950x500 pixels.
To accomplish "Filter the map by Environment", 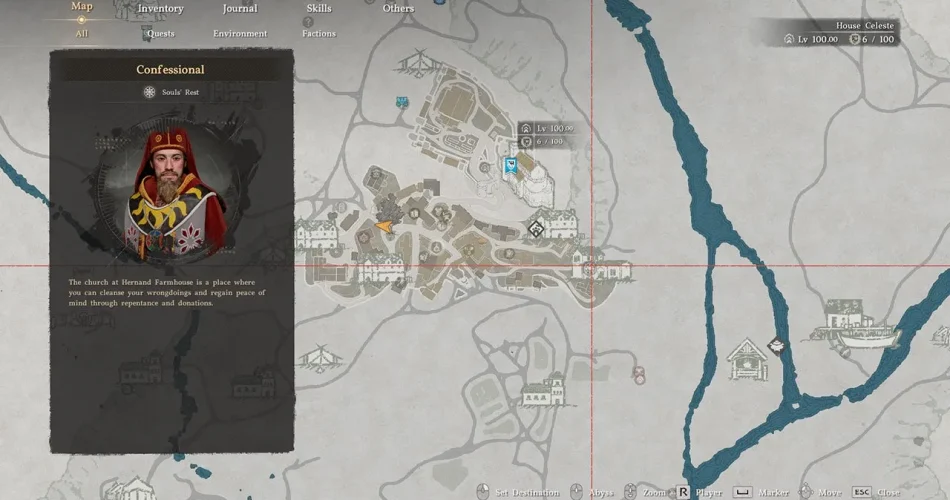I will pos(239,33).
